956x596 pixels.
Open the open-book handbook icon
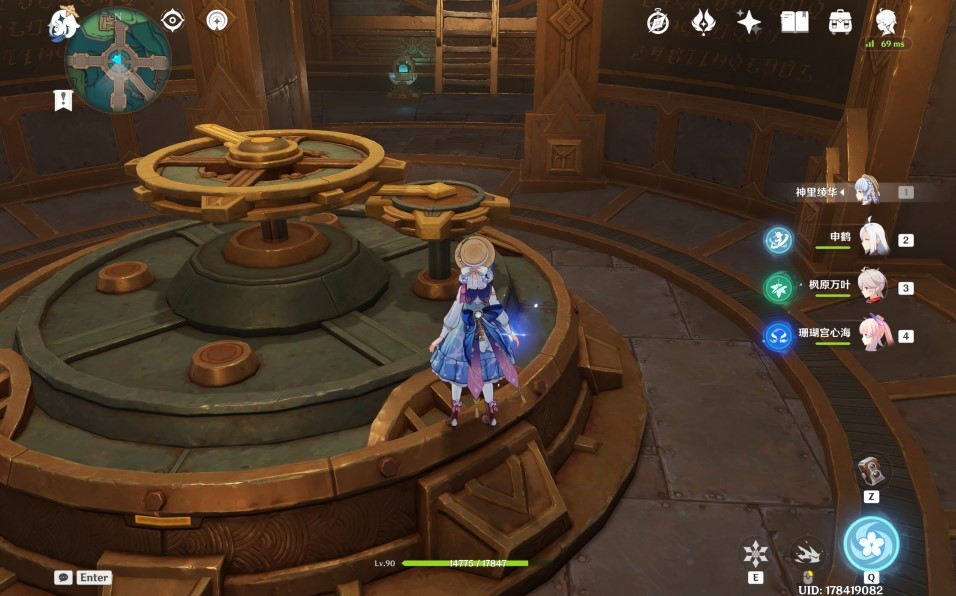[x=795, y=22]
